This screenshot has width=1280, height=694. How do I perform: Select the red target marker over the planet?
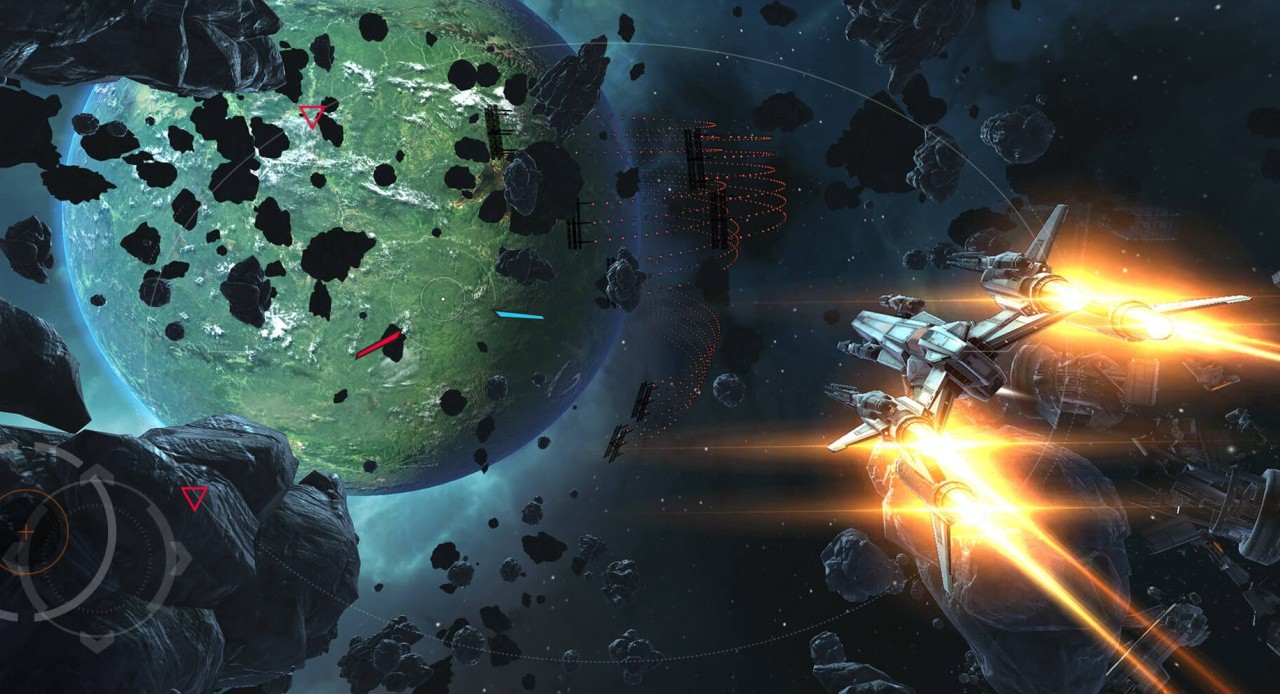coord(312,117)
